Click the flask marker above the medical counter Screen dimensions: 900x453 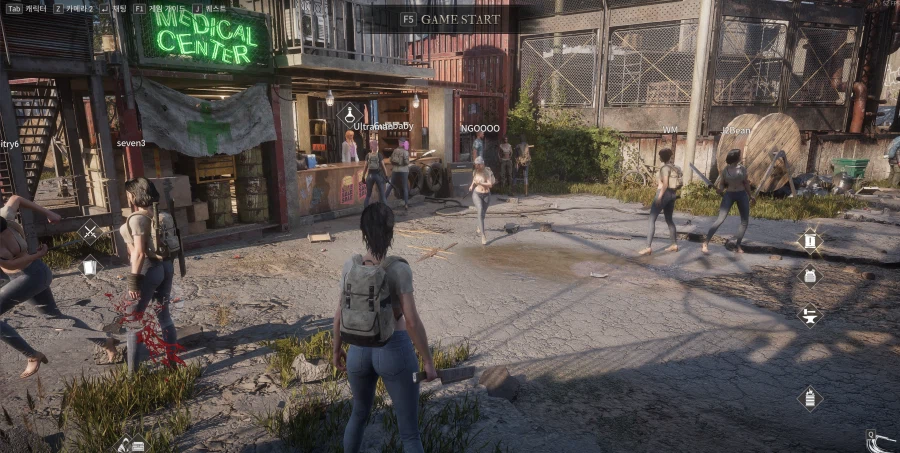(350, 114)
